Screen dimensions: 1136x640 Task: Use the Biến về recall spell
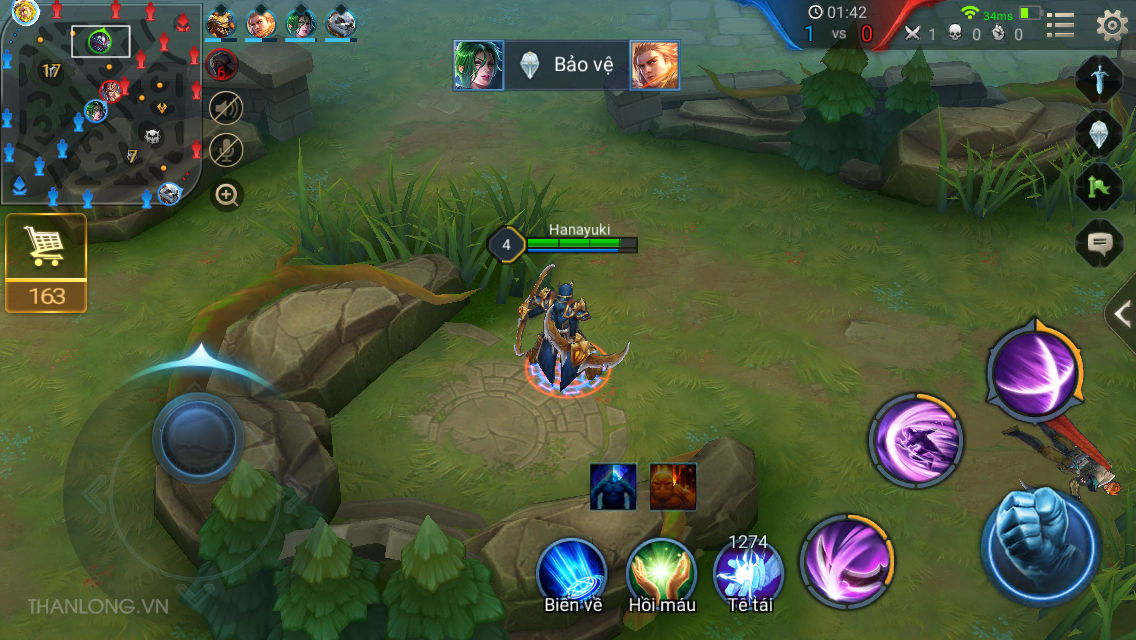pyautogui.click(x=572, y=574)
